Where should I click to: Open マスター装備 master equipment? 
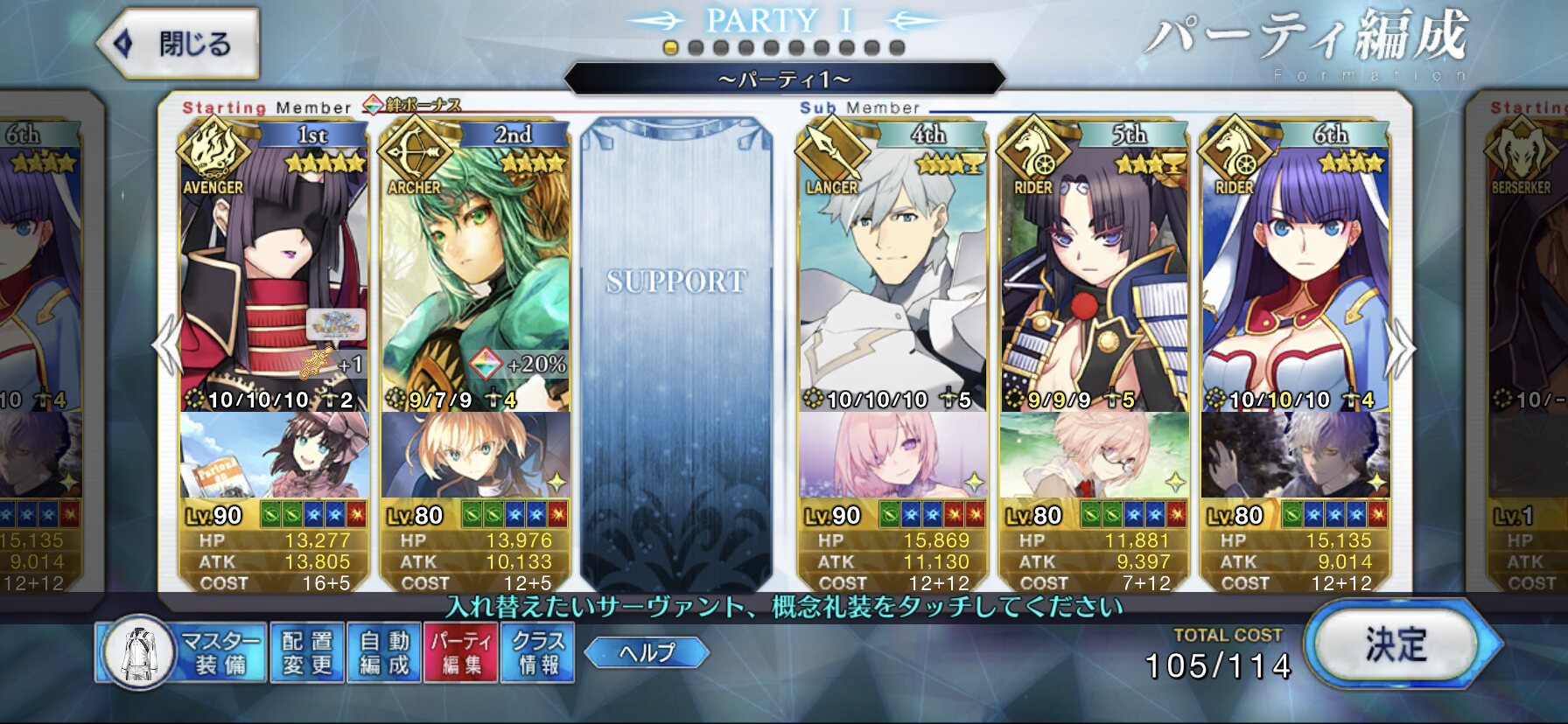pyautogui.click(x=182, y=652)
